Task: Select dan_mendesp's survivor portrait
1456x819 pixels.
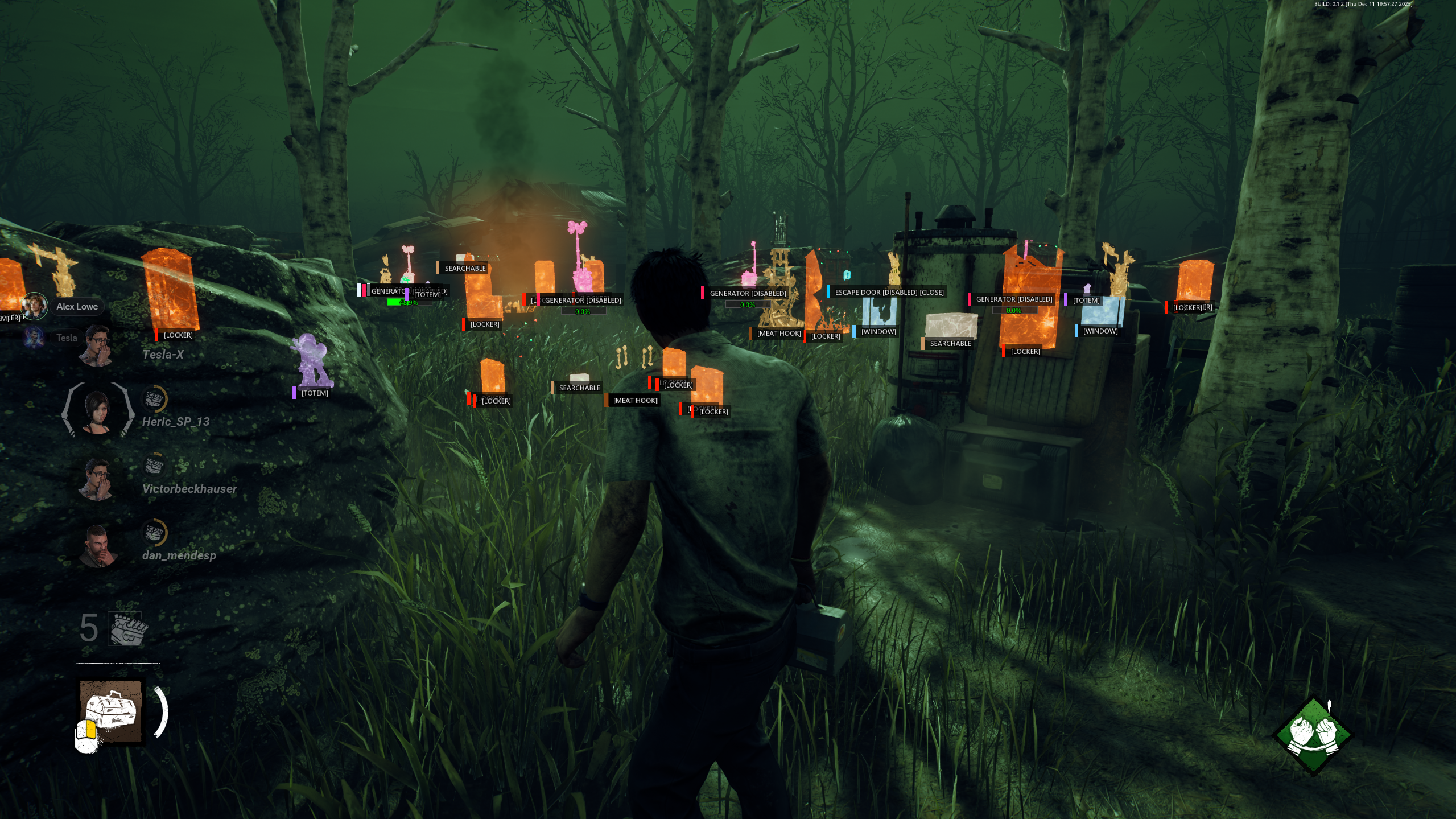Action: pyautogui.click(x=98, y=546)
